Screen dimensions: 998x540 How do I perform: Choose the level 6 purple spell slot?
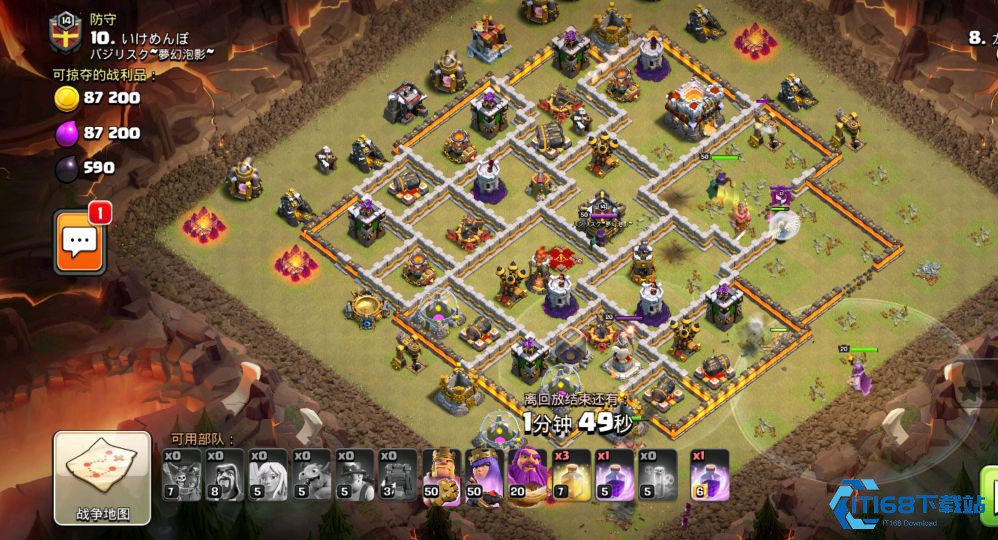click(x=710, y=474)
